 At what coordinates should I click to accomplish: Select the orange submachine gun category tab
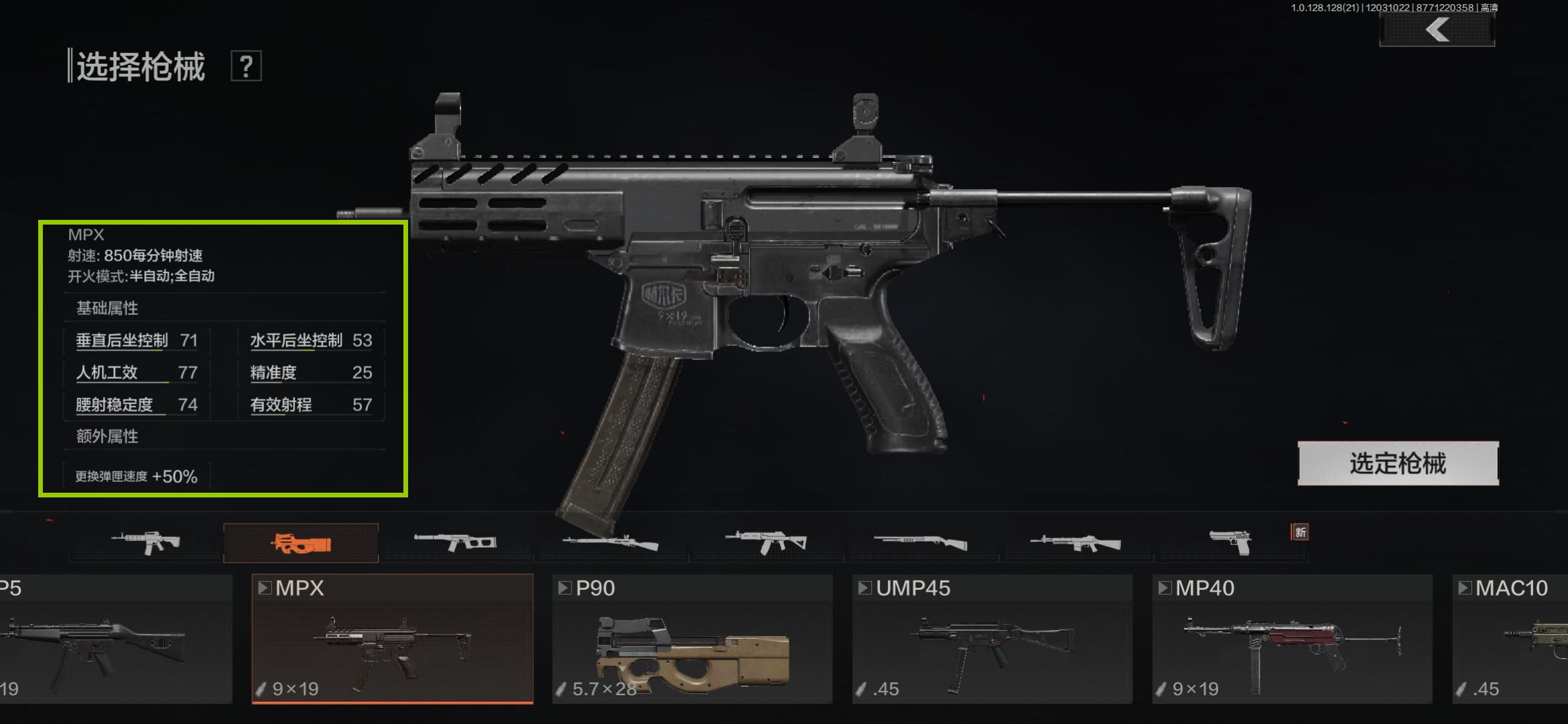point(301,542)
